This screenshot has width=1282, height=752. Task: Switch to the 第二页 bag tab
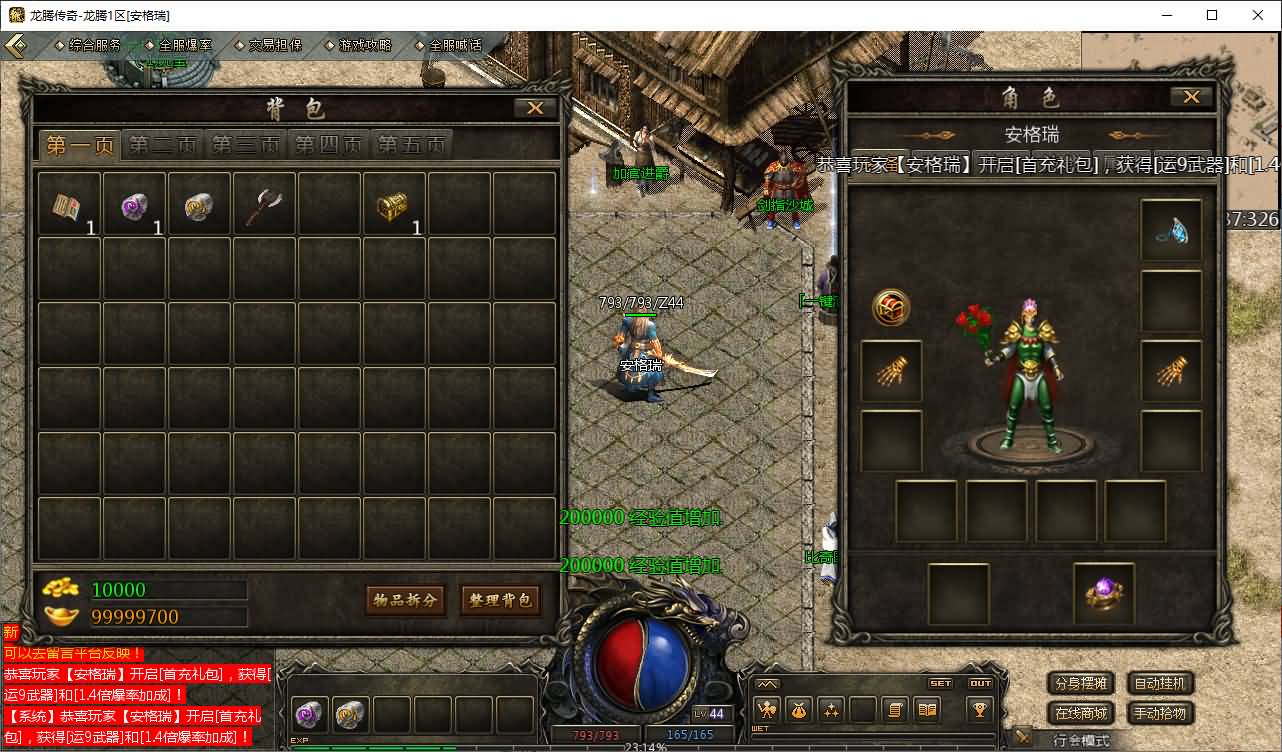click(x=163, y=145)
